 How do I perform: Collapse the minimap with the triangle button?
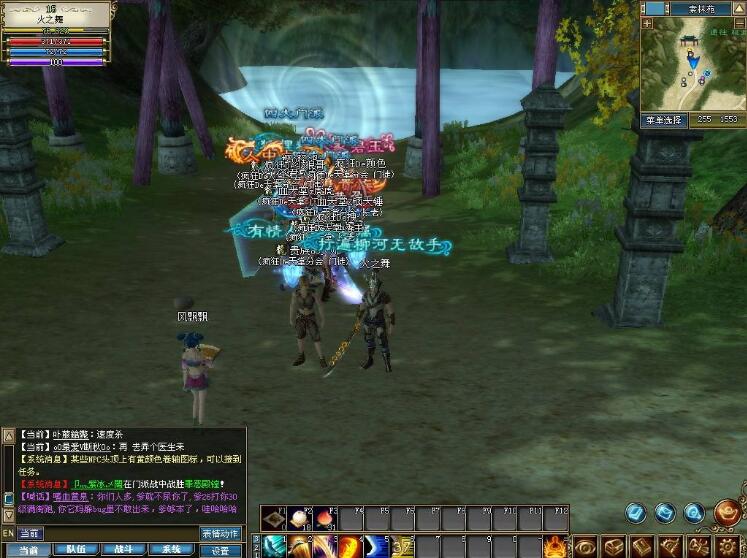[740, 8]
